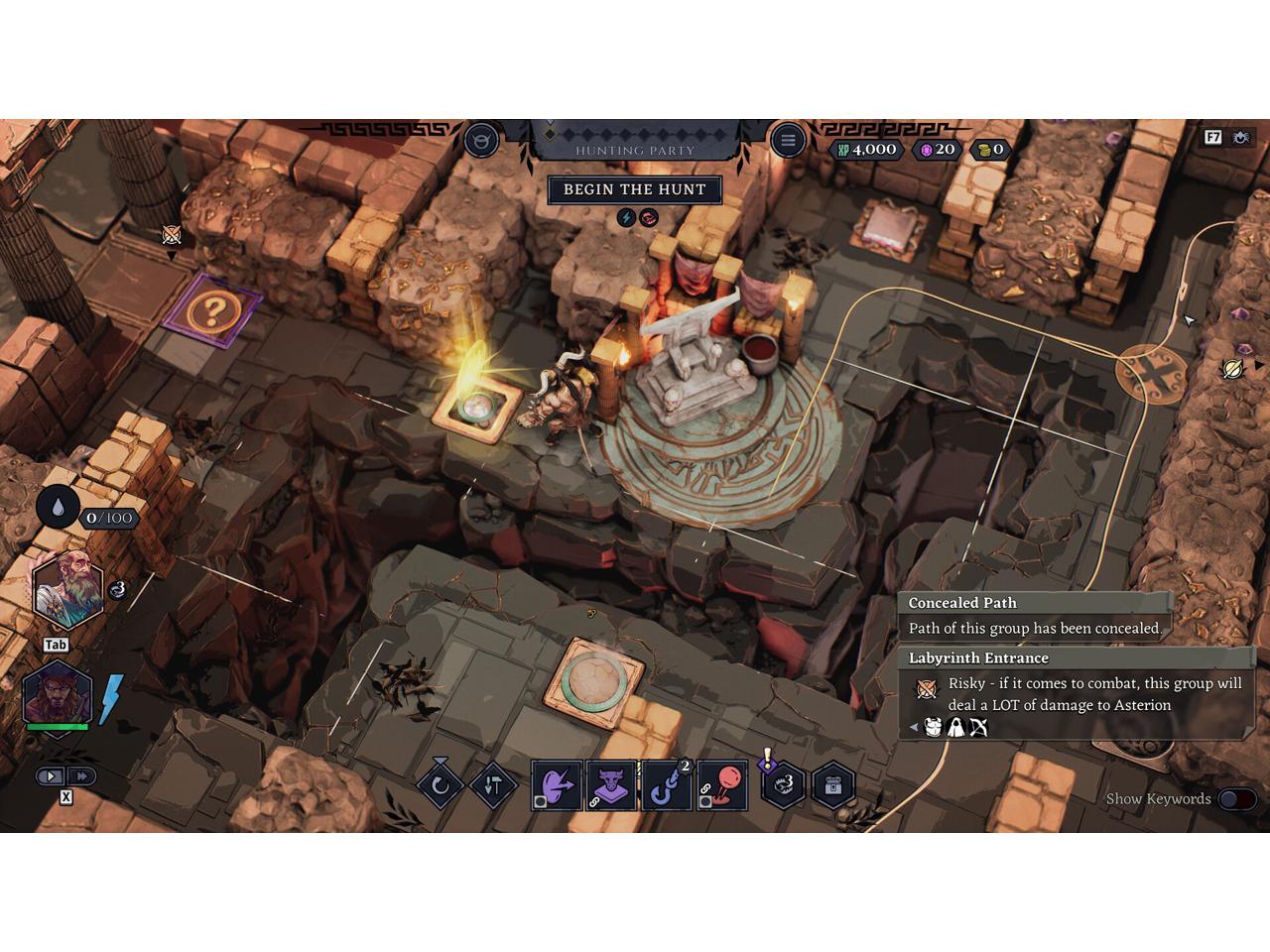Select the red-haired hero portrait

(x=58, y=692)
